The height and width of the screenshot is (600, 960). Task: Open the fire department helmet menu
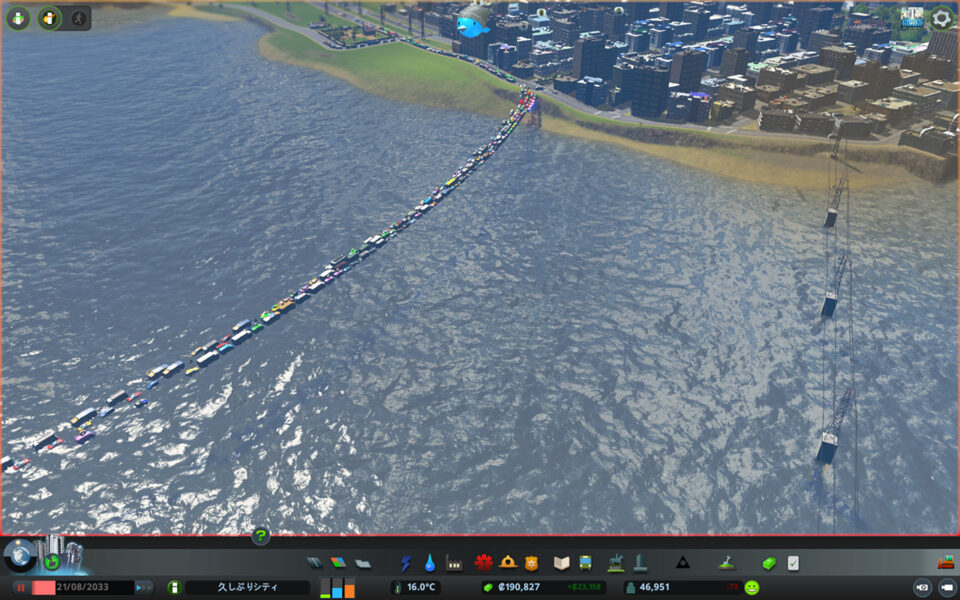click(508, 563)
